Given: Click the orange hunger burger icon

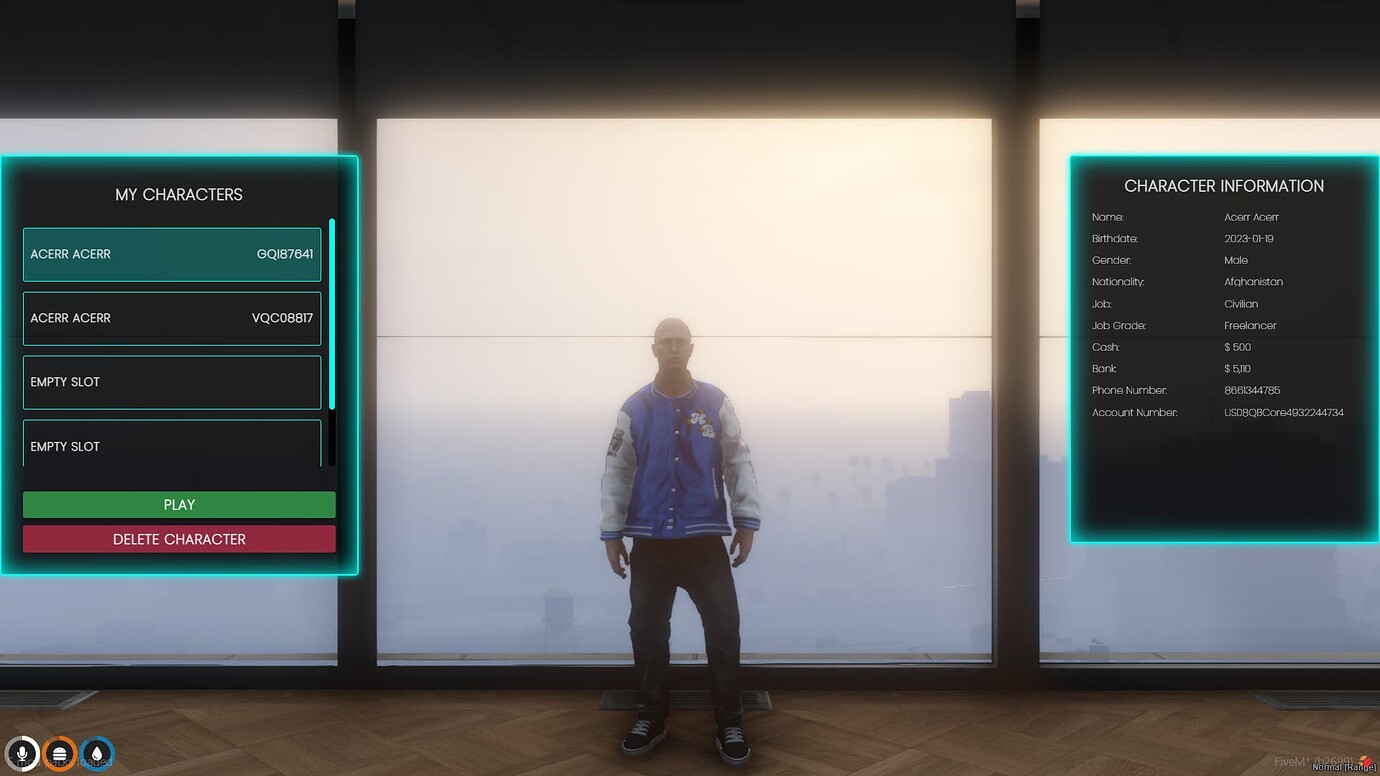Looking at the screenshot, I should 59,753.
